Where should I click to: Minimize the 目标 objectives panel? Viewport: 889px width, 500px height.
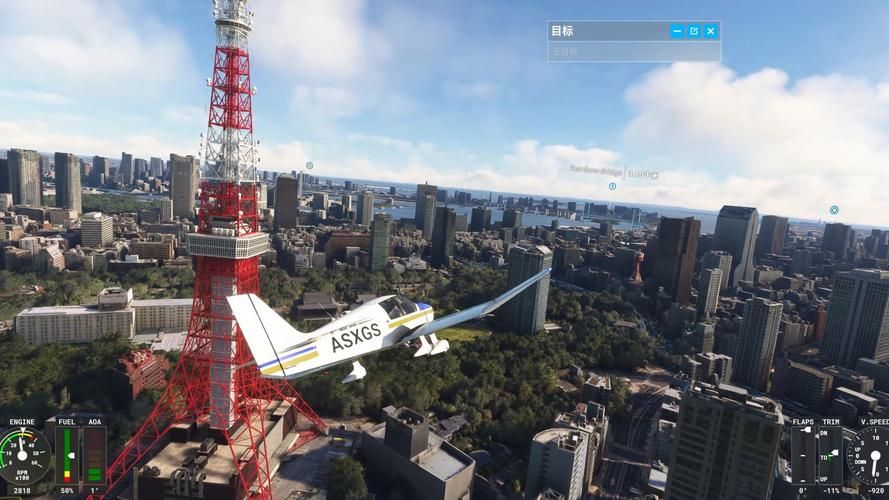click(677, 31)
